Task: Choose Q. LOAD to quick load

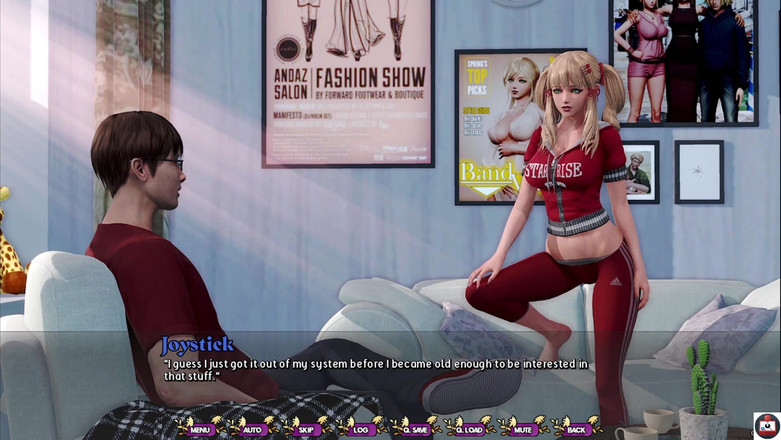Action: [x=468, y=429]
